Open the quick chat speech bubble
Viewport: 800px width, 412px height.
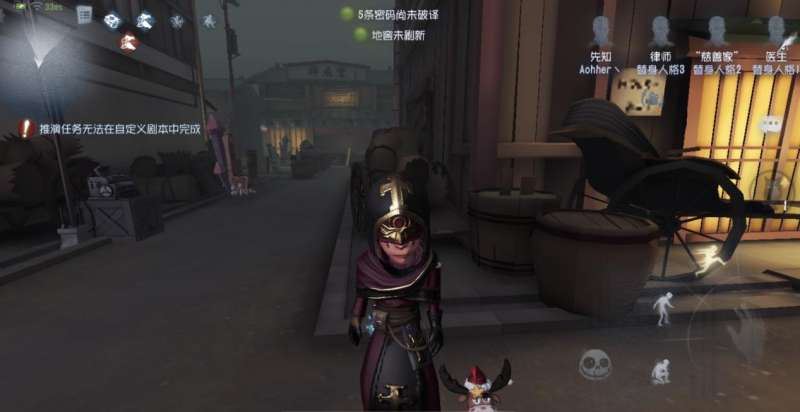point(769,124)
